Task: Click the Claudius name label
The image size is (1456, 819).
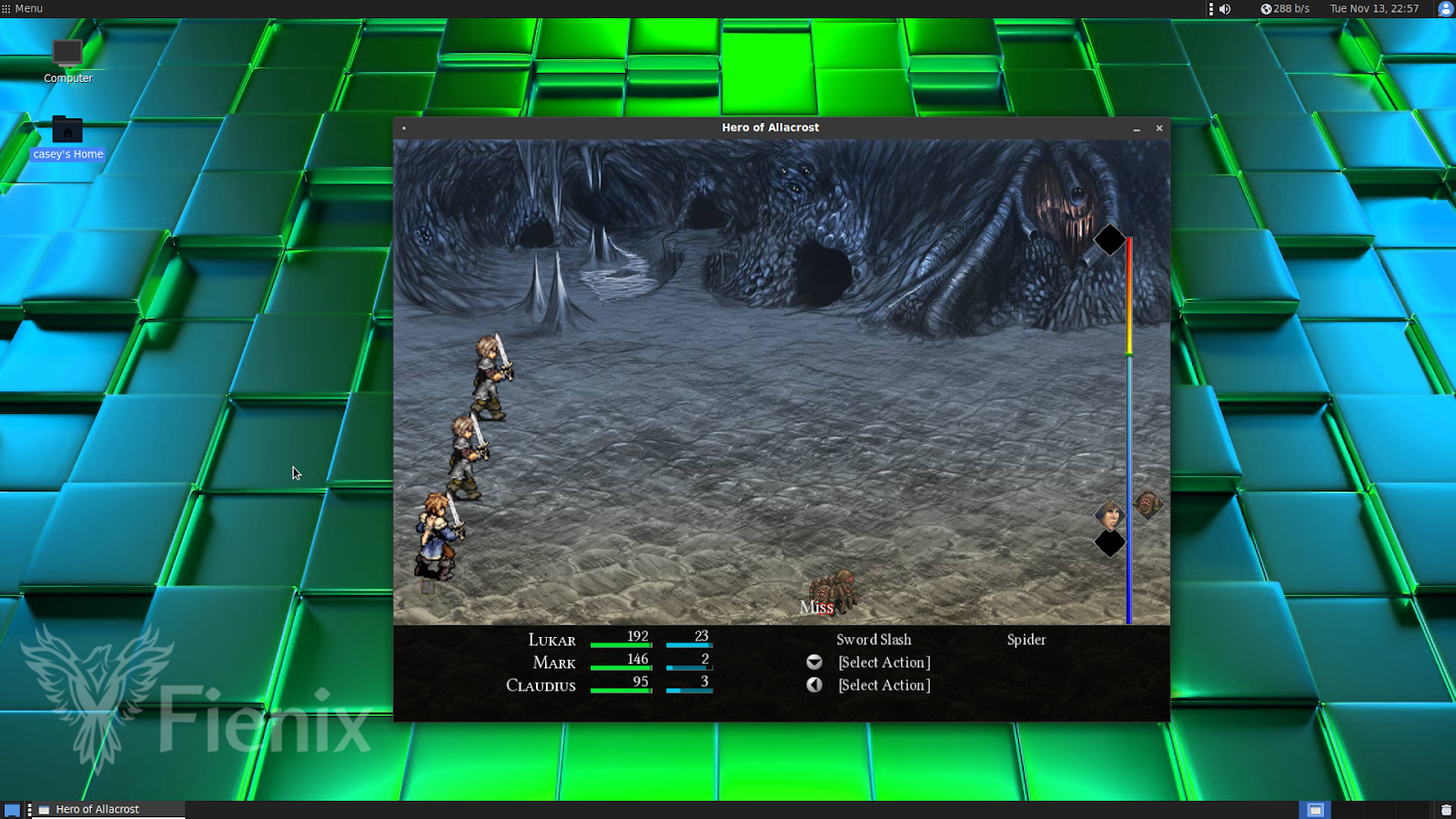Action: pyautogui.click(x=542, y=685)
